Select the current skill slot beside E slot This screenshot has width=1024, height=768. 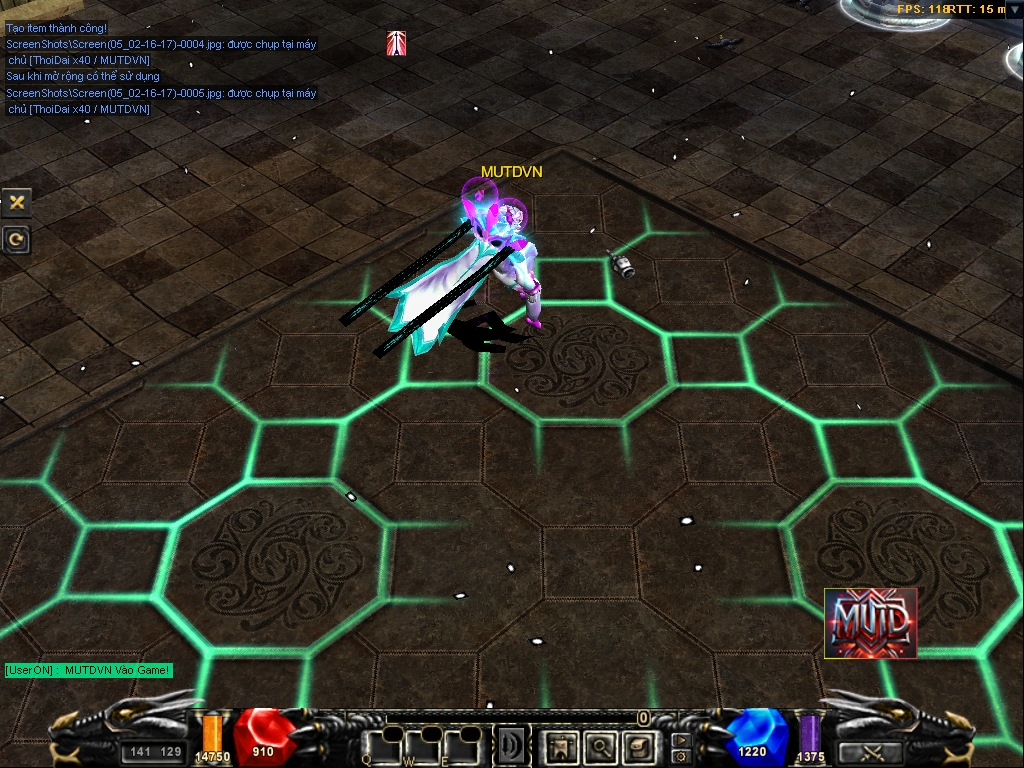tap(512, 745)
